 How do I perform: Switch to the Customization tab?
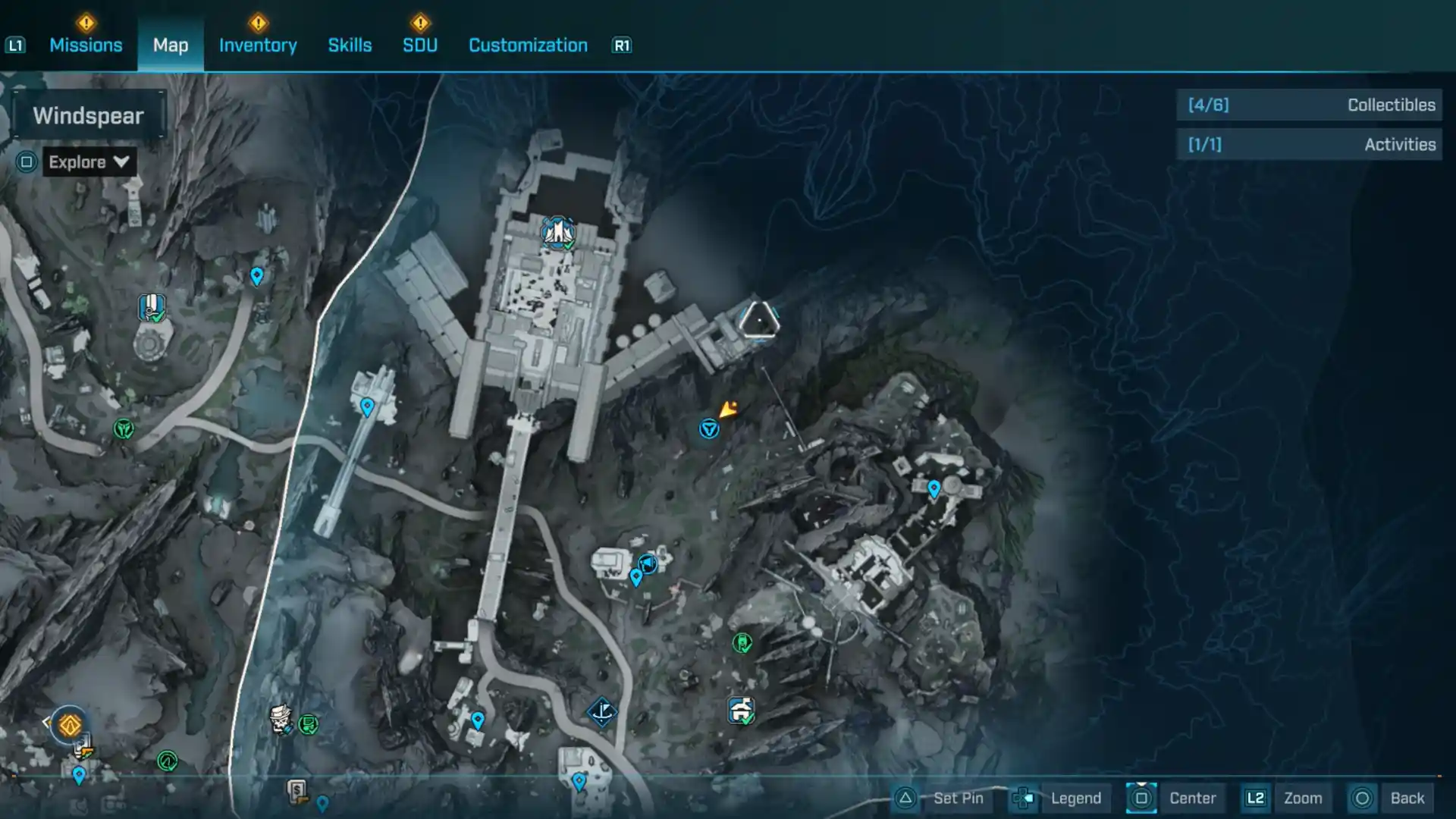click(x=528, y=45)
